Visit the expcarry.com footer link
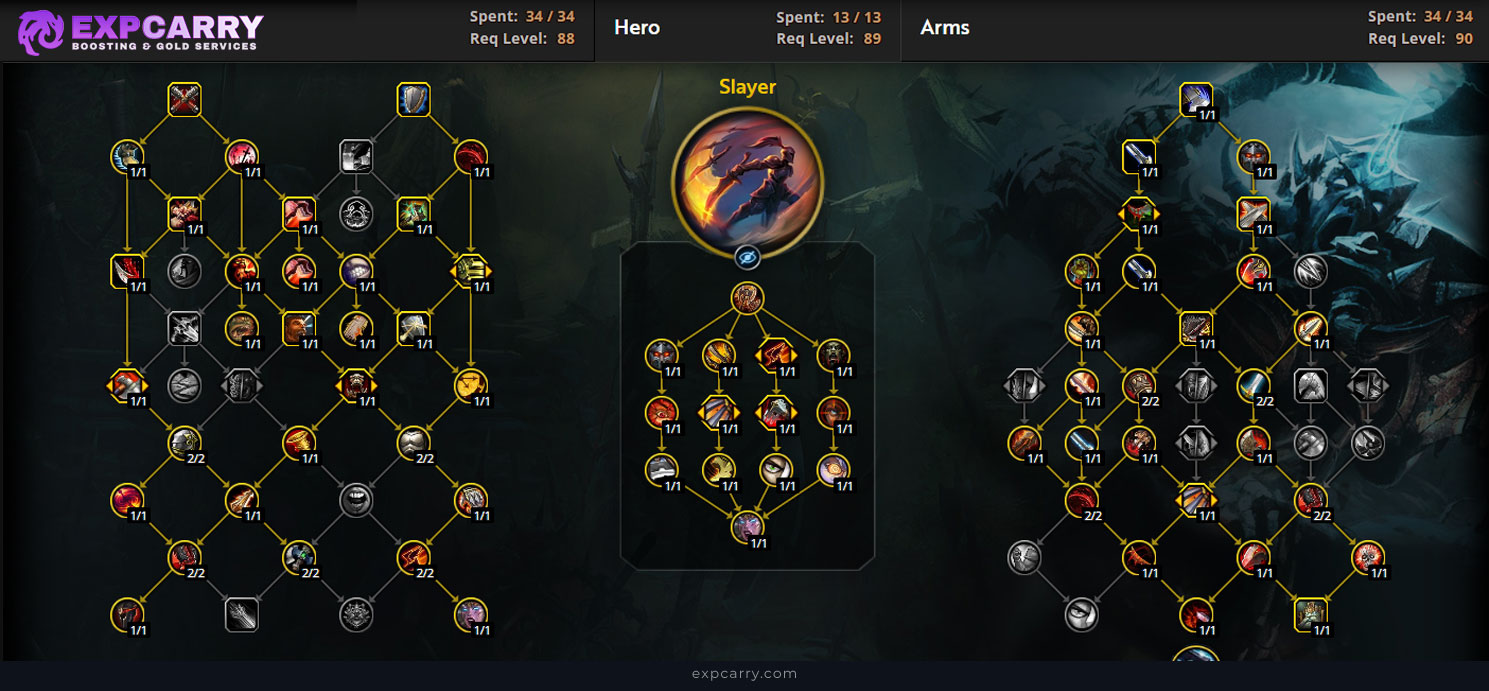This screenshot has height=691, width=1489. [x=744, y=674]
